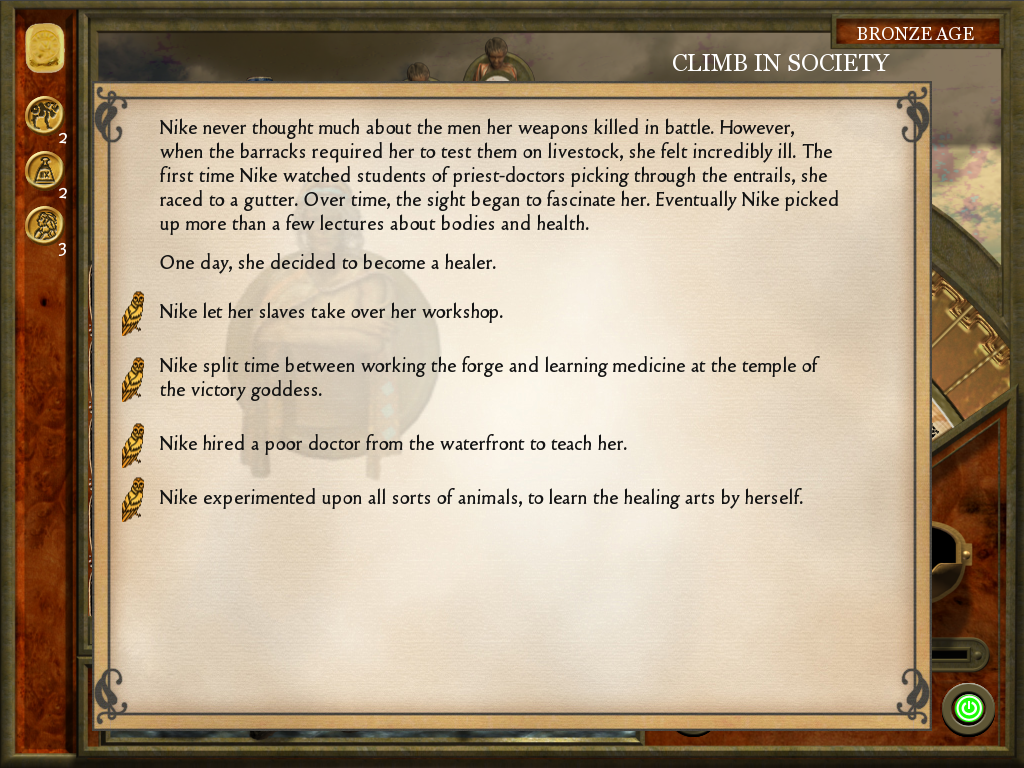Click the bearded man portrait token
This screenshot has height=768, width=1024.
44,224
